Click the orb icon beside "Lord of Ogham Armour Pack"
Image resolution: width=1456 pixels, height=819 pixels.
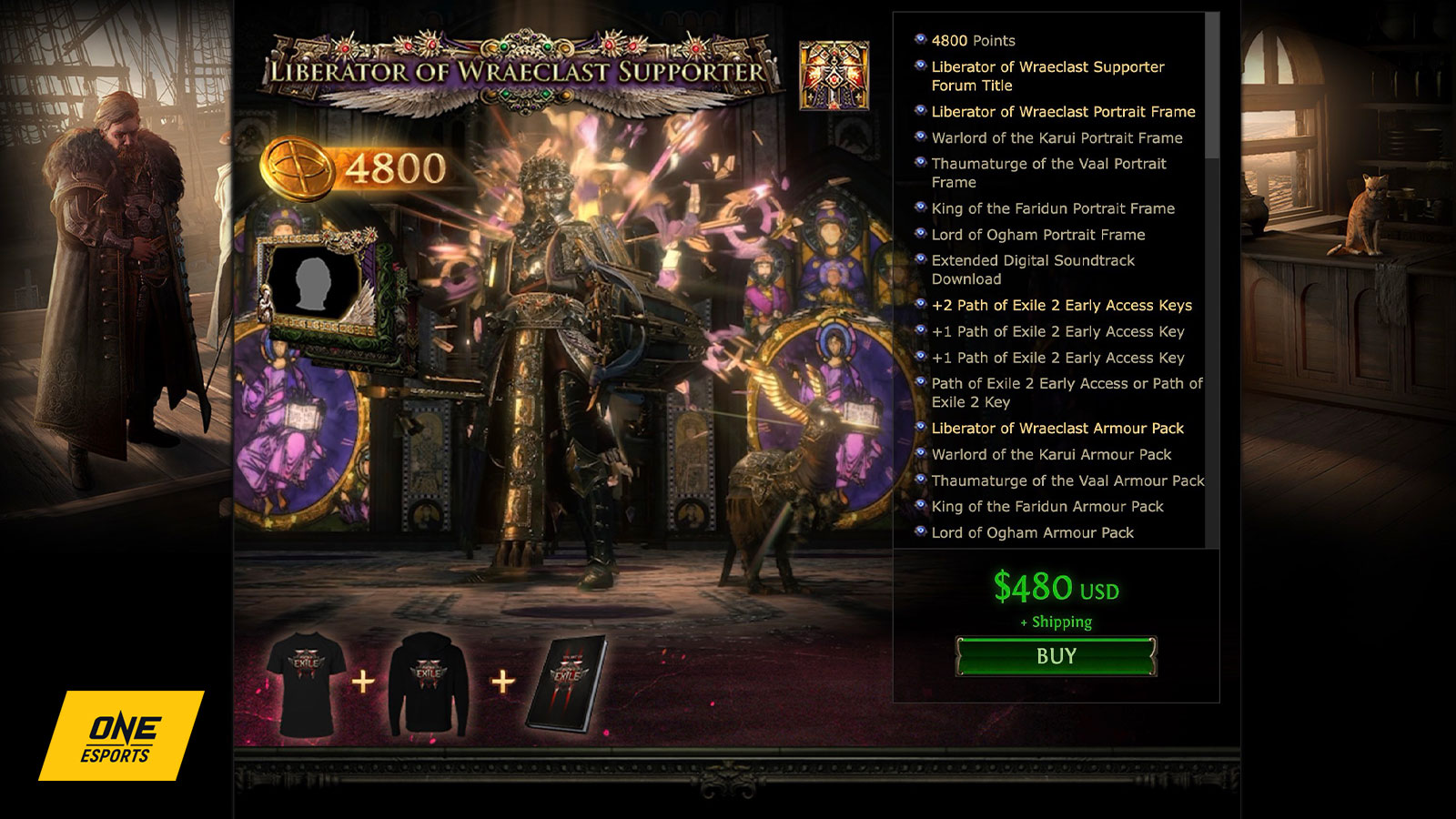(x=920, y=532)
